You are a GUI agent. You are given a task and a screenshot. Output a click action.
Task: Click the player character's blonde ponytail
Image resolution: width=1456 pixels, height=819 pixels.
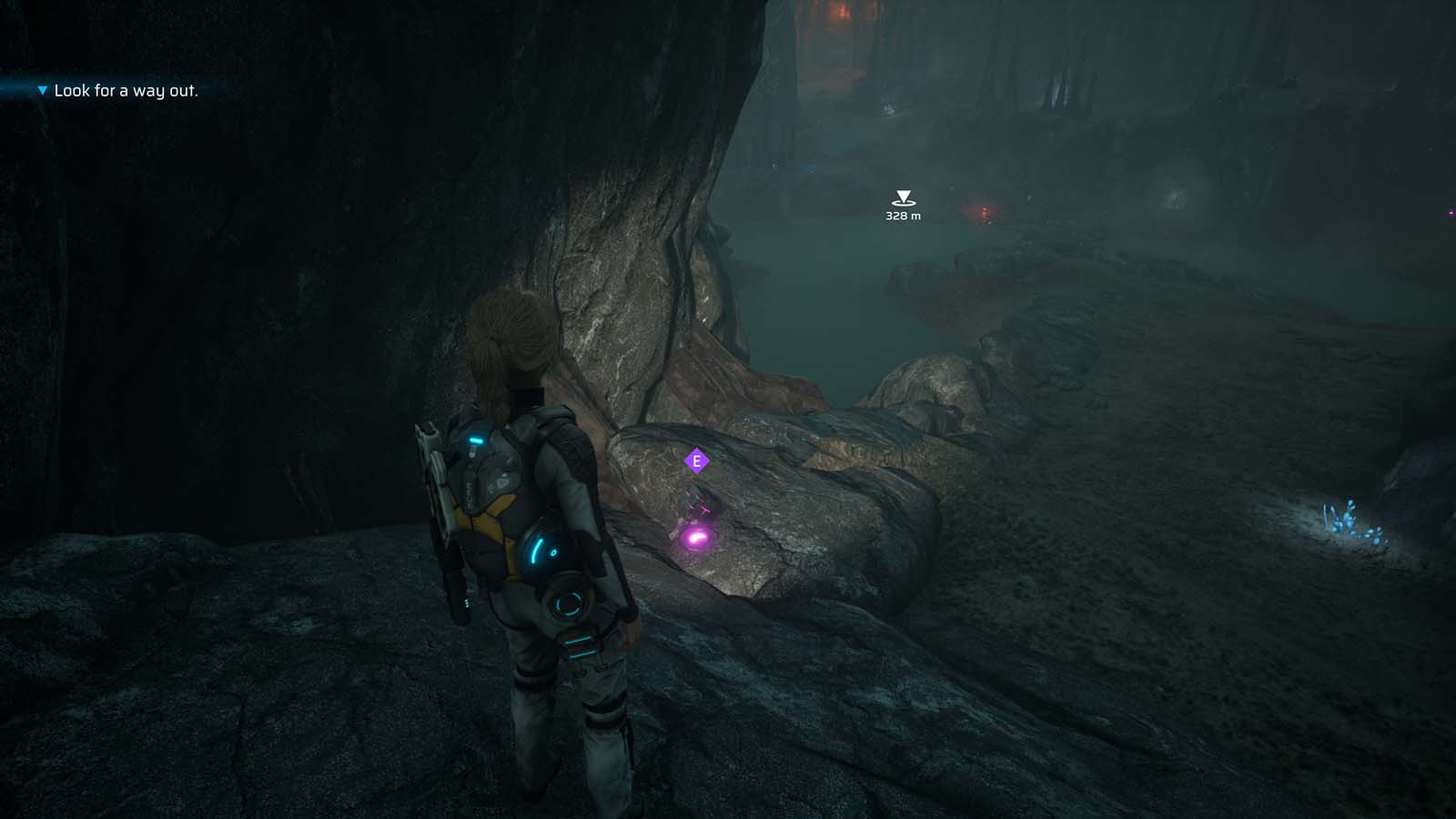click(508, 341)
